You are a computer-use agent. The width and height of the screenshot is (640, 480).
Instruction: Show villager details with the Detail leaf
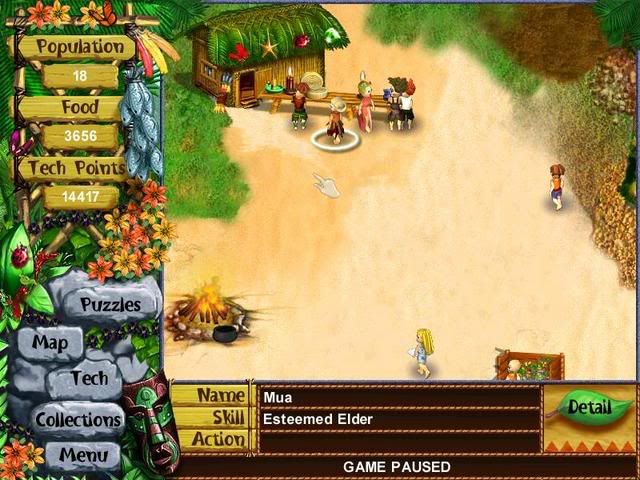tap(586, 407)
